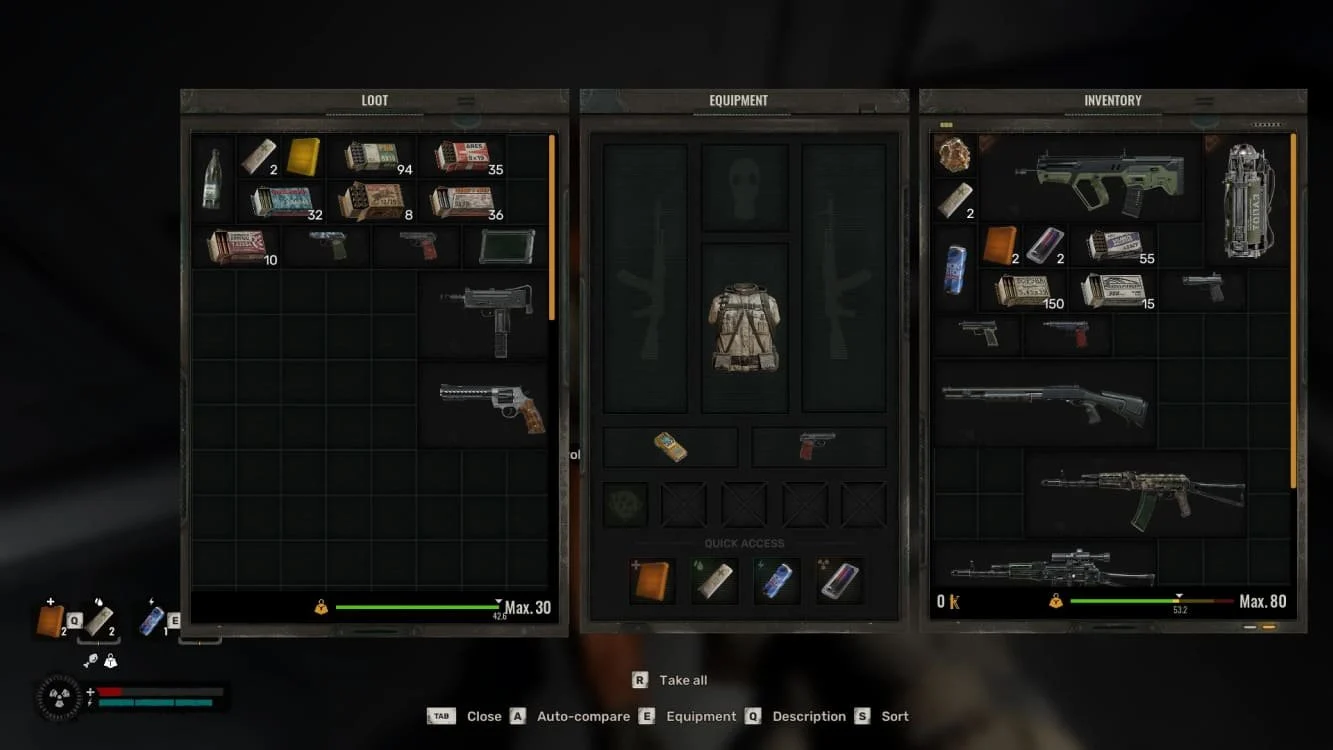Choose the pump shotgun in inventory
This screenshot has width=1333, height=750.
[1045, 402]
